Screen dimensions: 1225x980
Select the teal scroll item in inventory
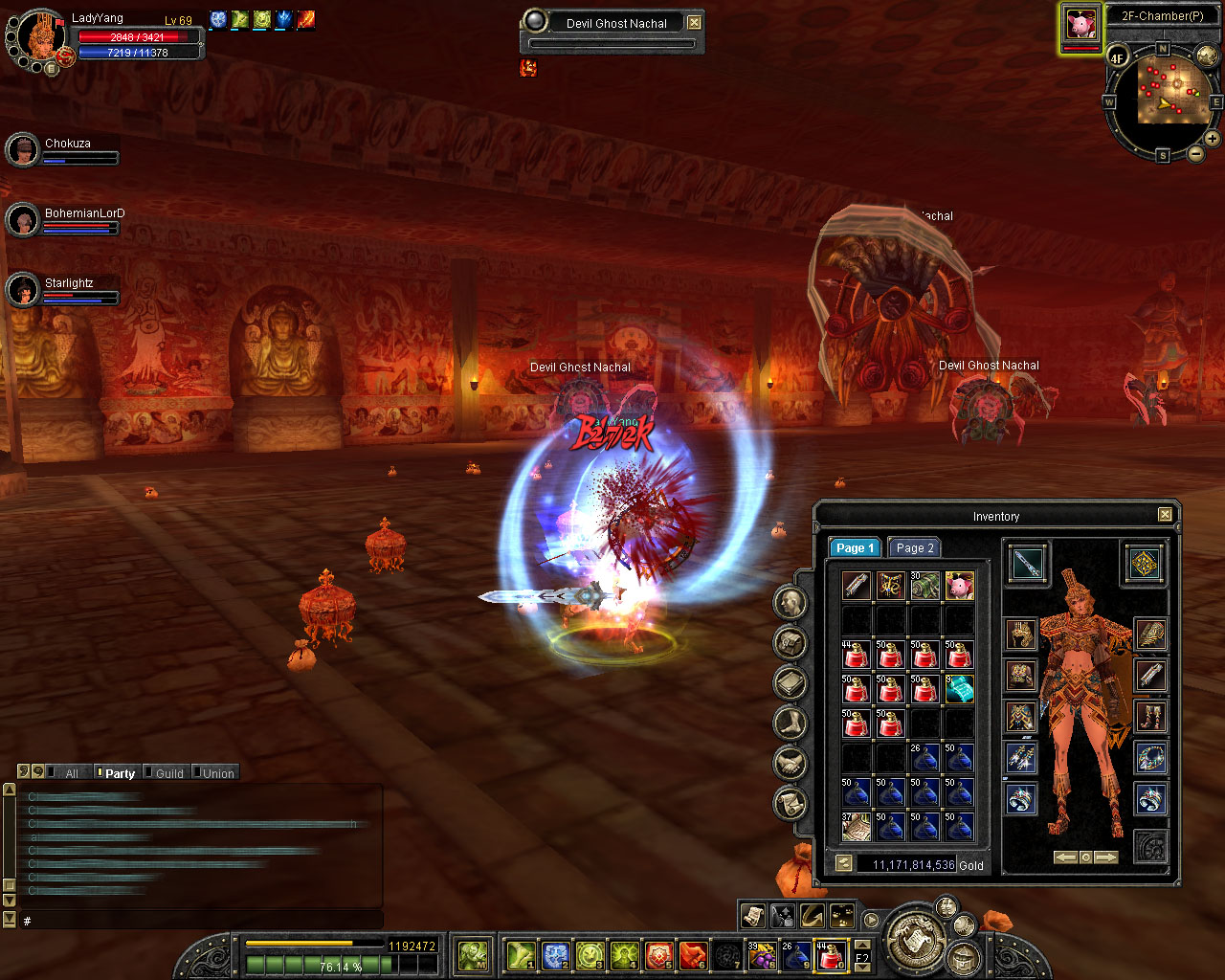tap(959, 688)
